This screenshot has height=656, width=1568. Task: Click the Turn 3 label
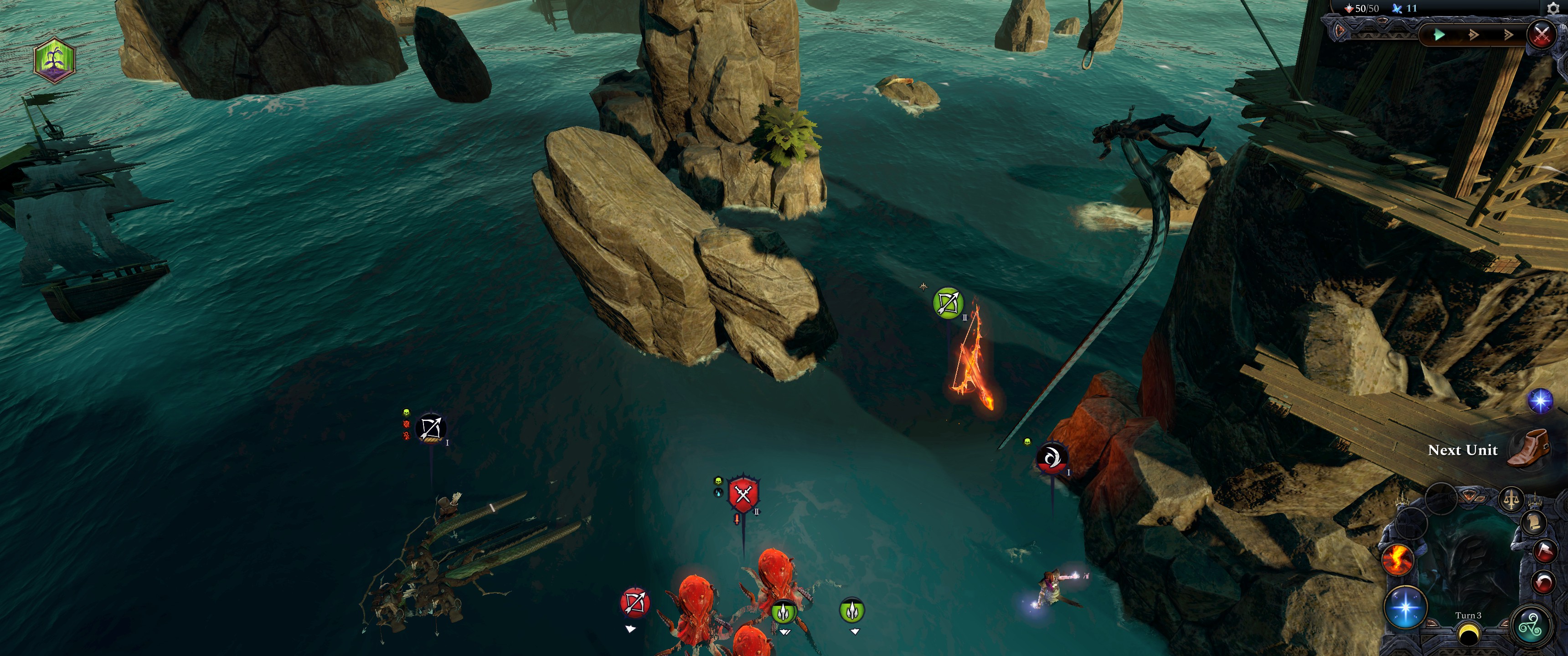tap(1469, 615)
